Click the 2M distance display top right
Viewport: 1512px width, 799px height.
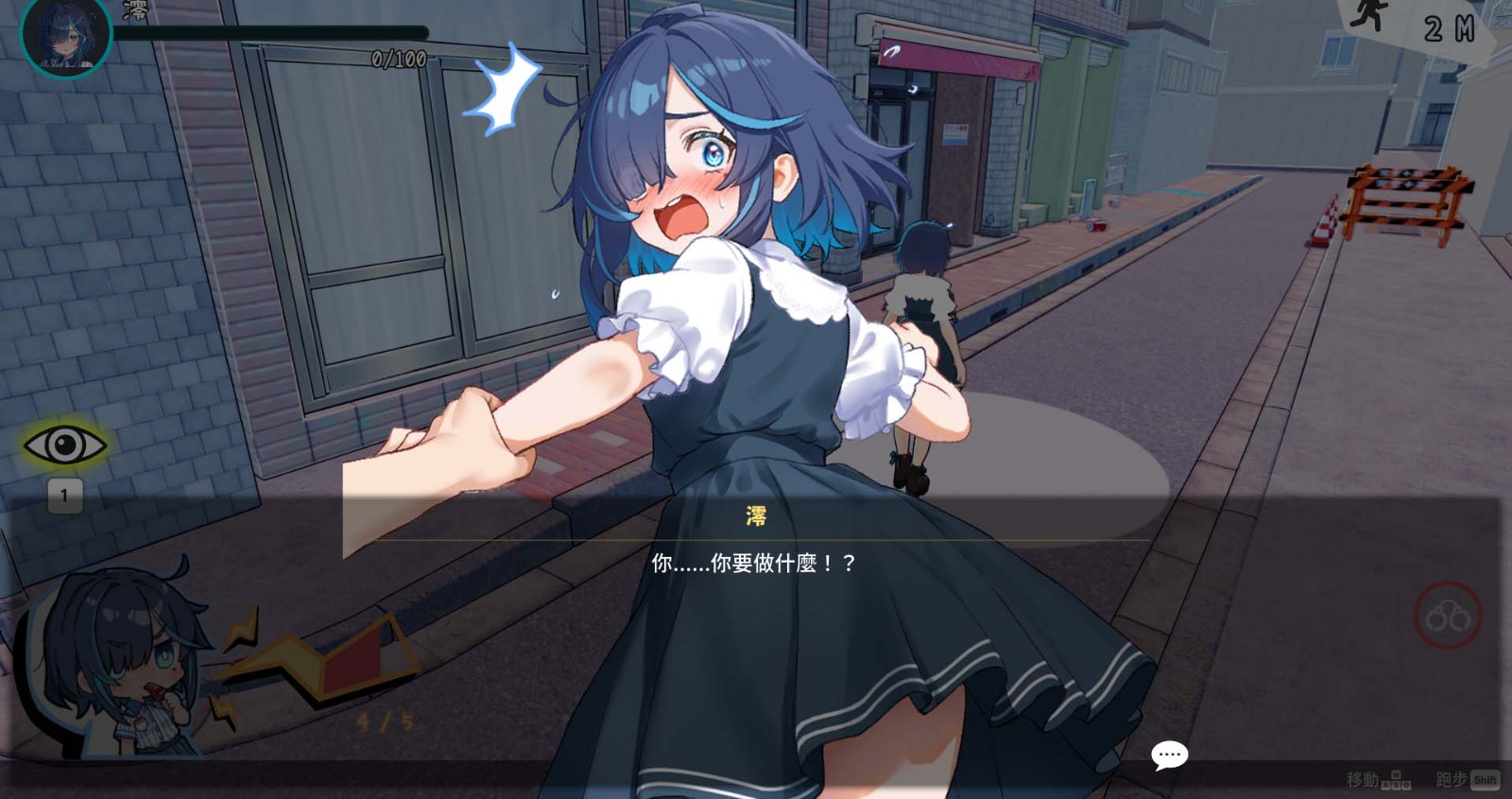(x=1447, y=29)
